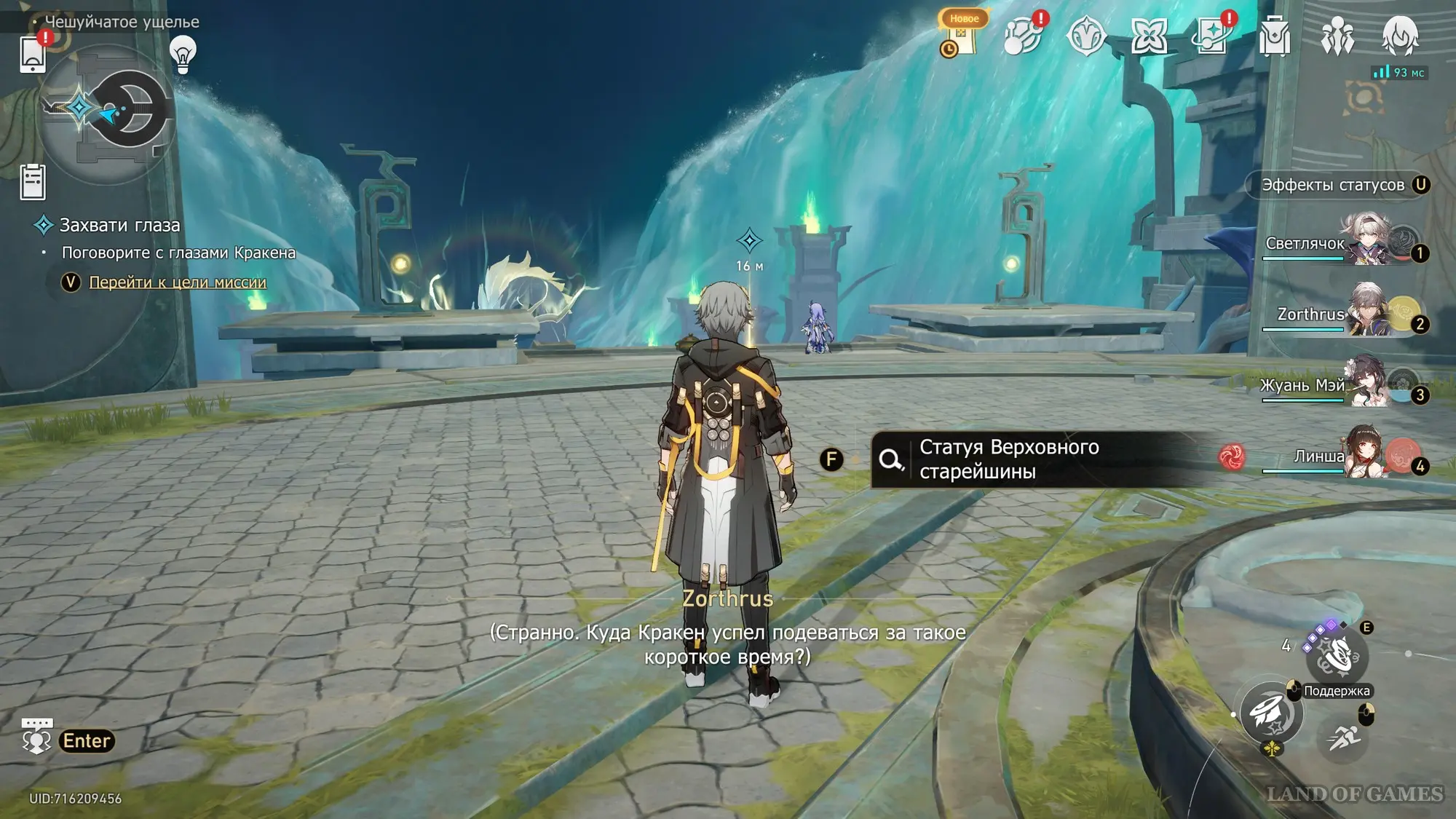
Task: Open the chat bubble icon
Action: pyautogui.click(x=36, y=737)
